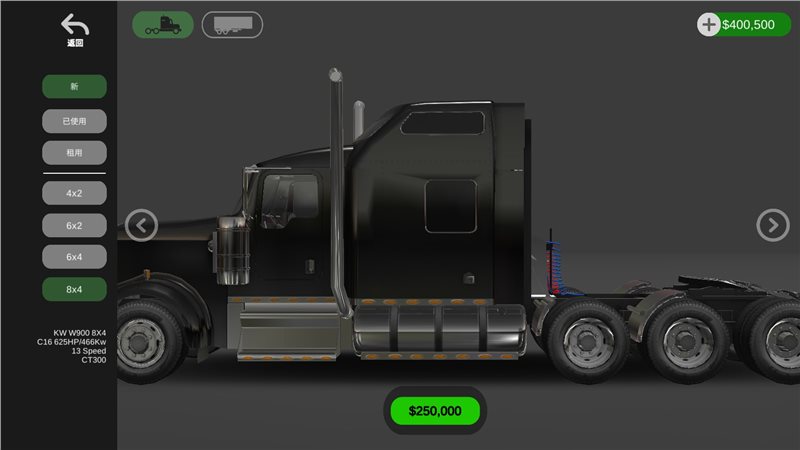Select the 新 (new) trucks filter
800x450 pixels.
[74, 87]
